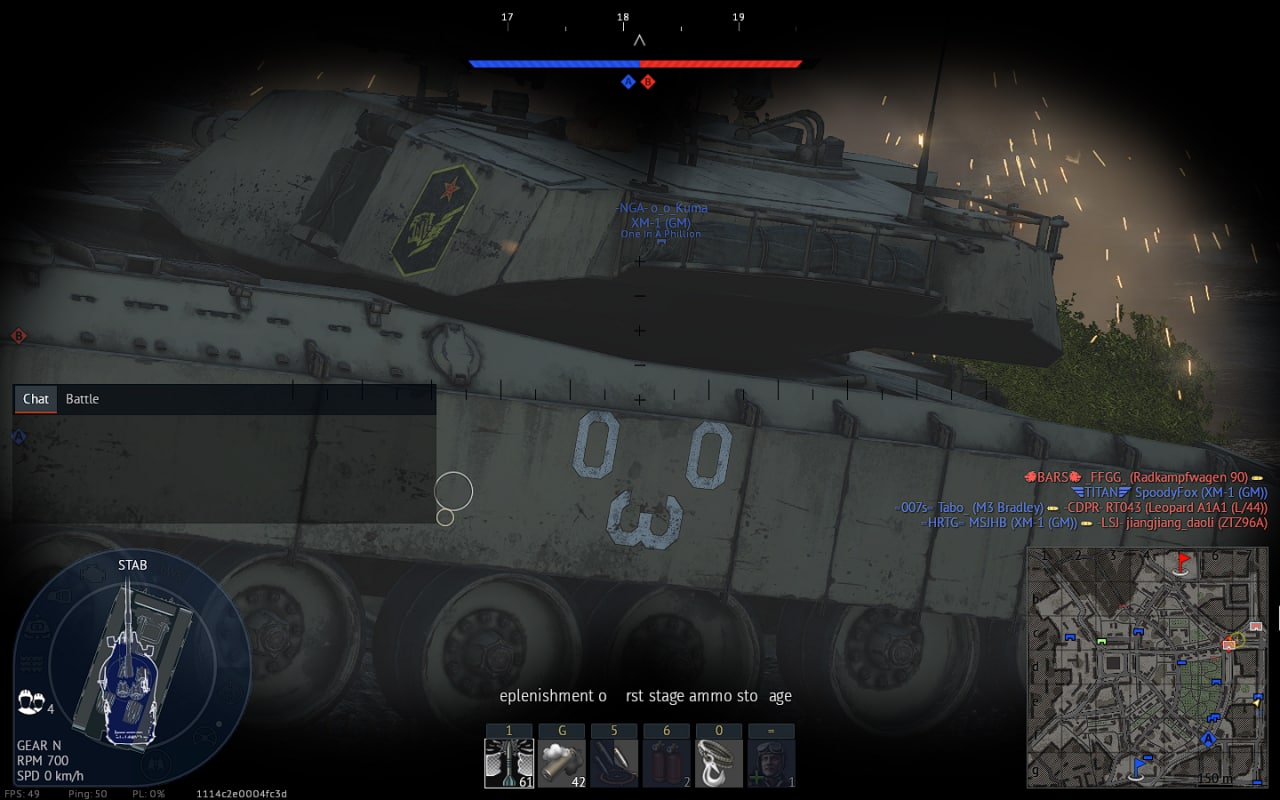The image size is (1280, 800).
Task: Click capture point A marker under score bar
Action: [x=628, y=82]
